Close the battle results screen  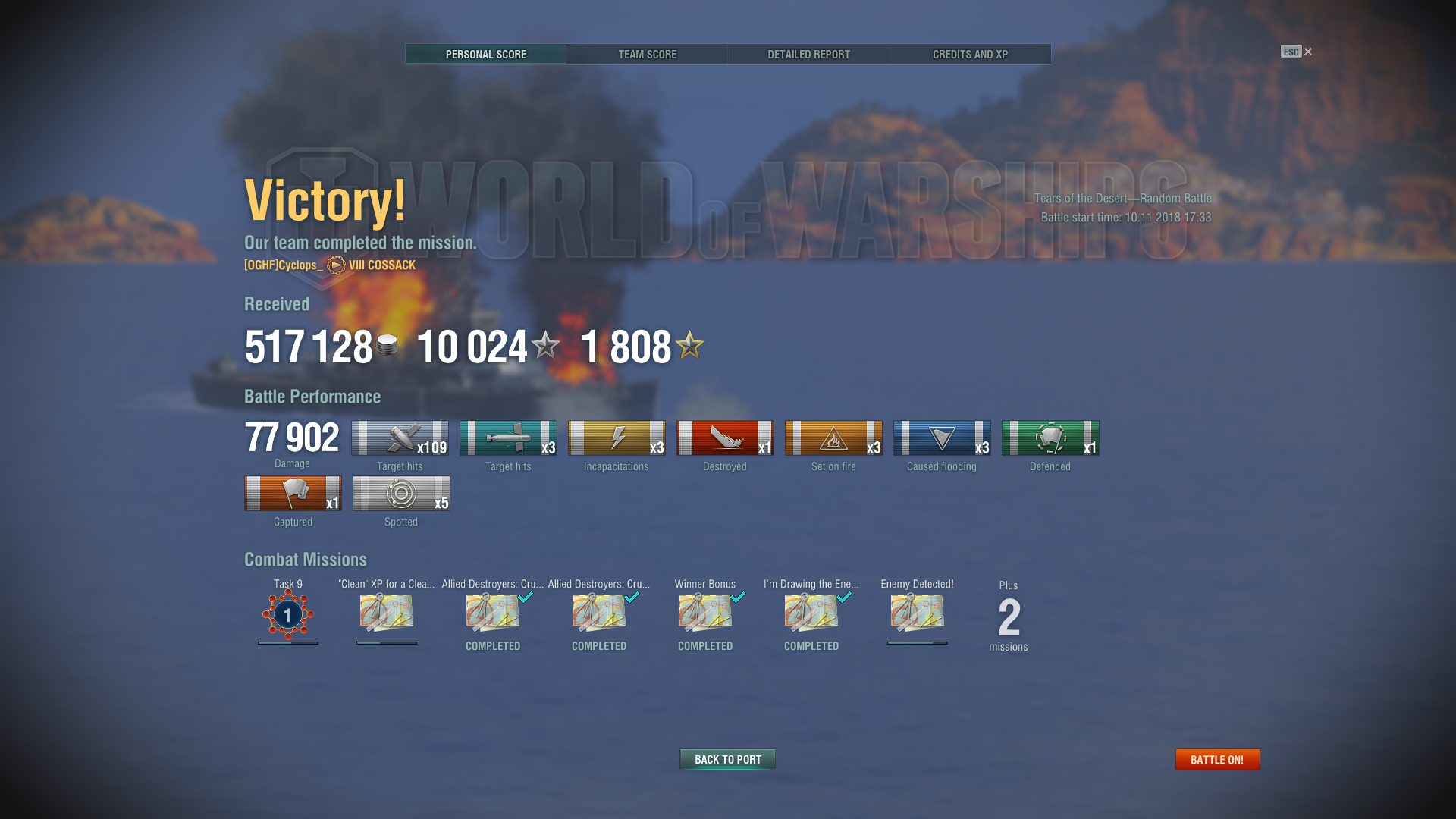tap(1307, 52)
